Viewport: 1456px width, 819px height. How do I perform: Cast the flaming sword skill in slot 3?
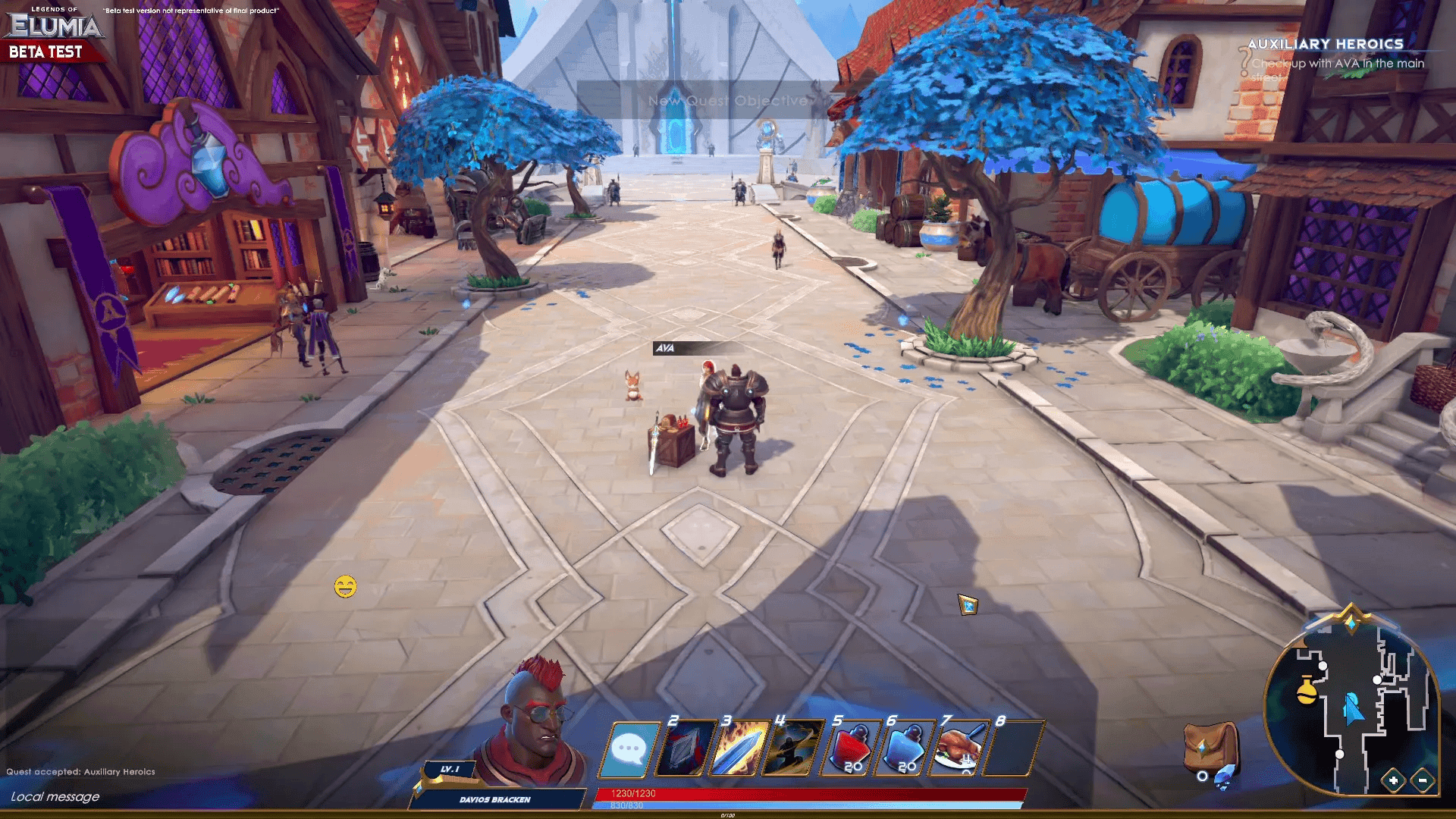742,747
